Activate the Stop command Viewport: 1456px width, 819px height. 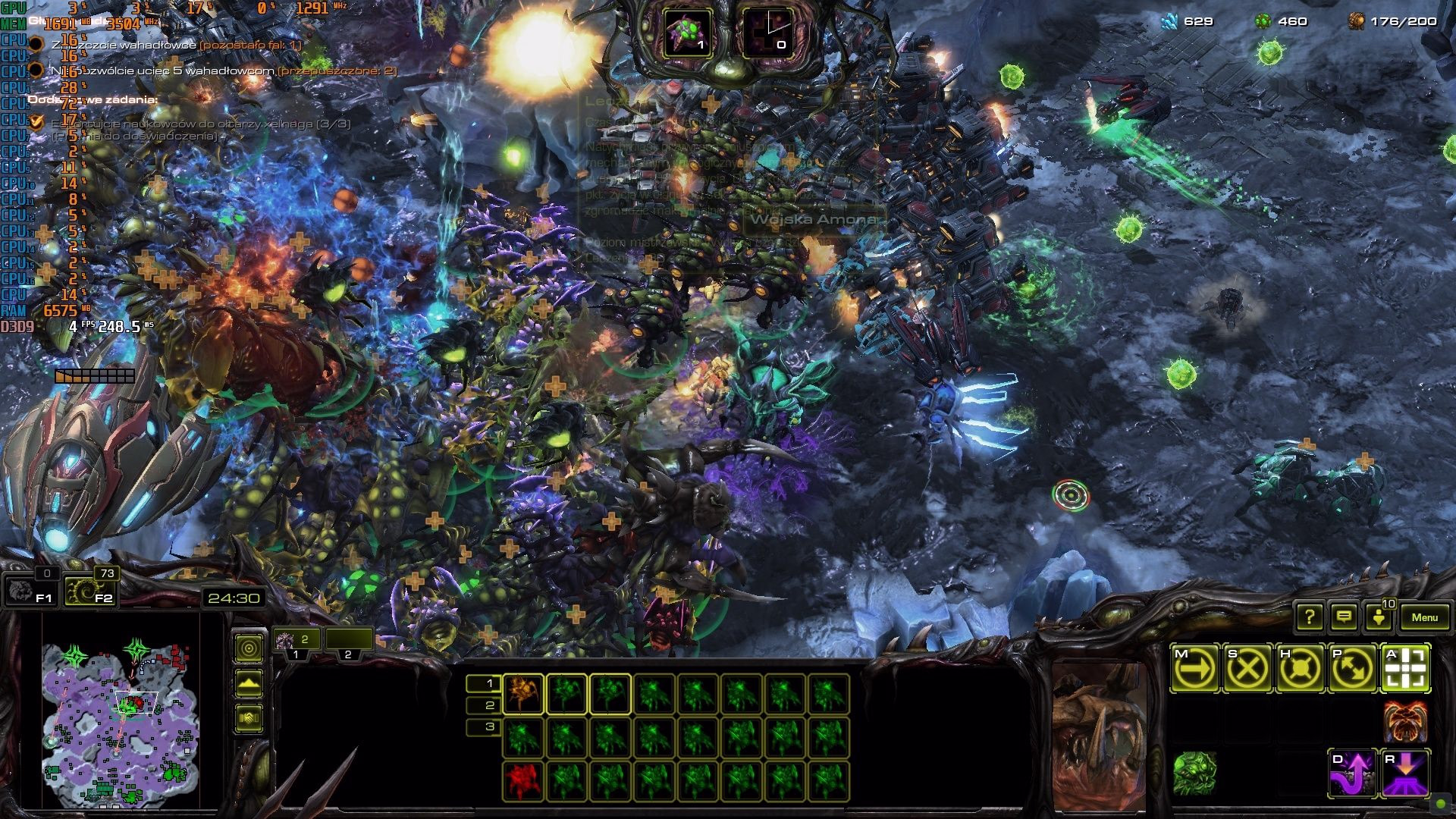(1247, 669)
